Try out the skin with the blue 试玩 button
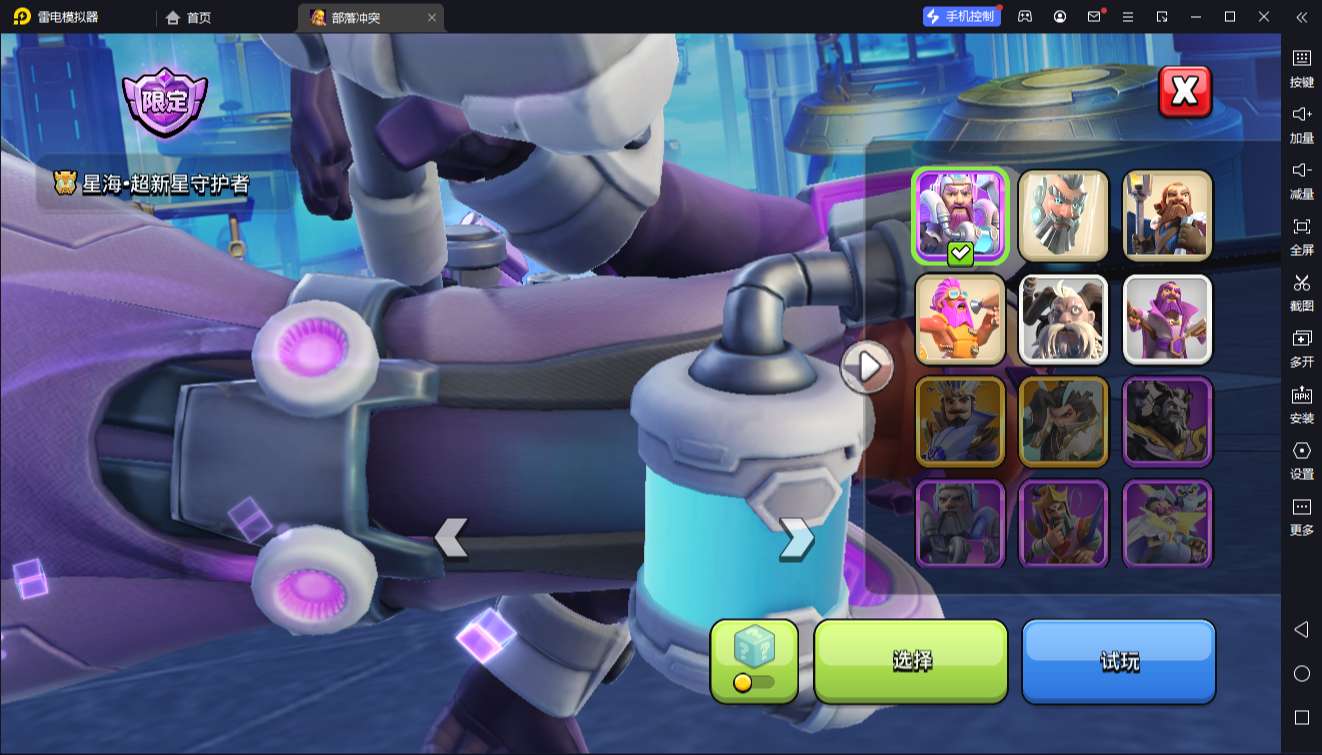Screen dimensions: 1322x755 pyautogui.click(x=1118, y=661)
